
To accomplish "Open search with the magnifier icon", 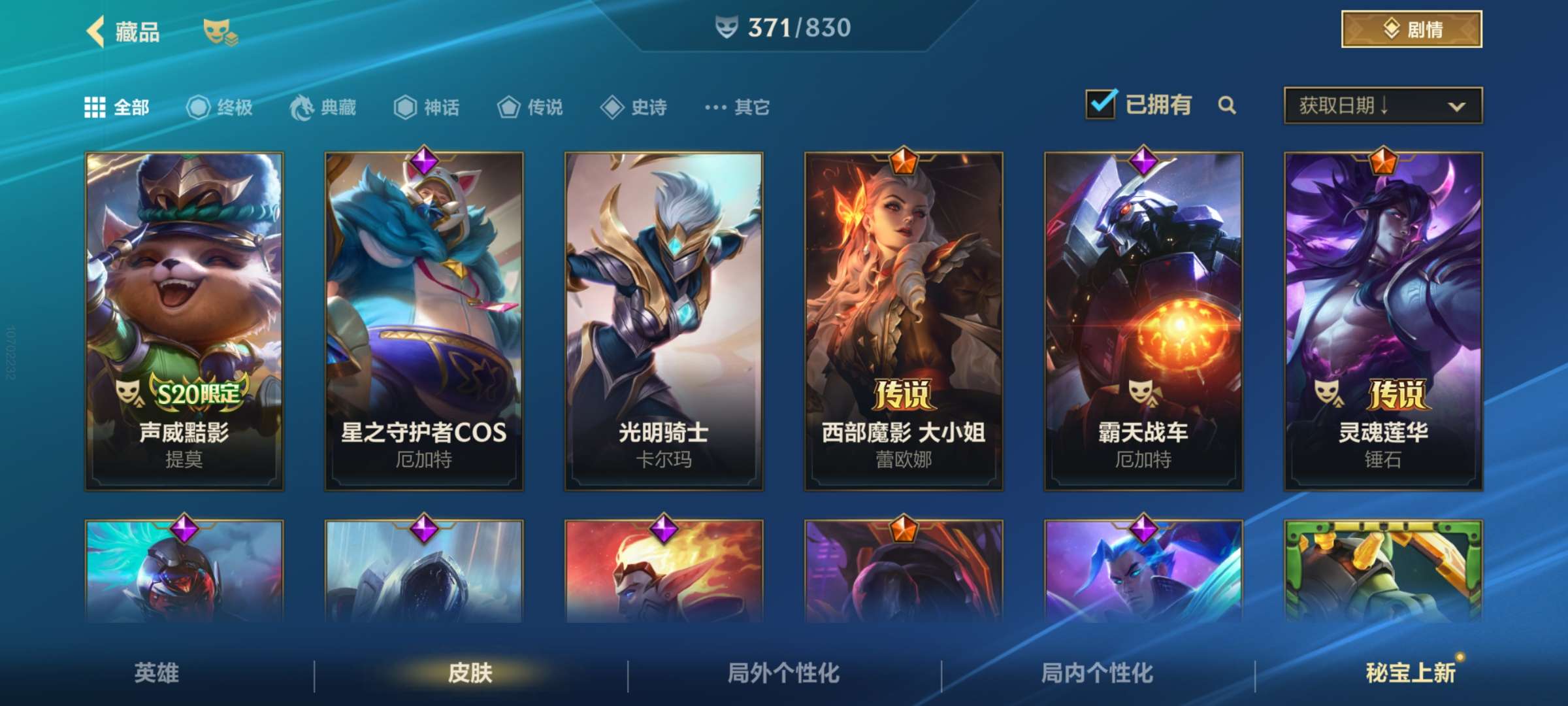I will point(1228,105).
